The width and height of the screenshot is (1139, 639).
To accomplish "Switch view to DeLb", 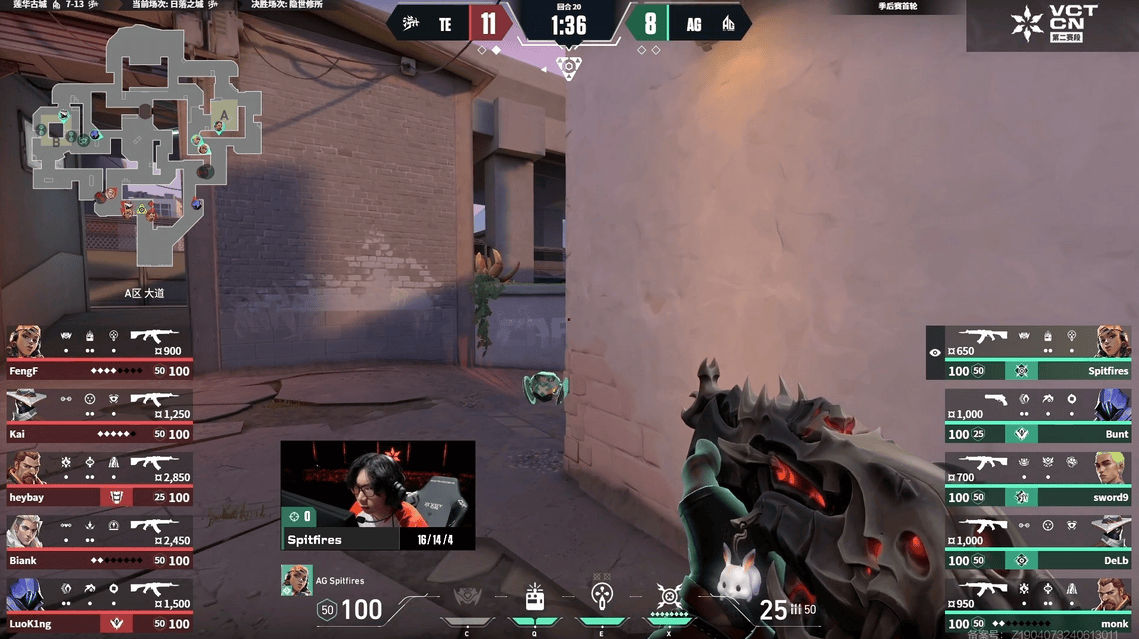I will click(1037, 542).
